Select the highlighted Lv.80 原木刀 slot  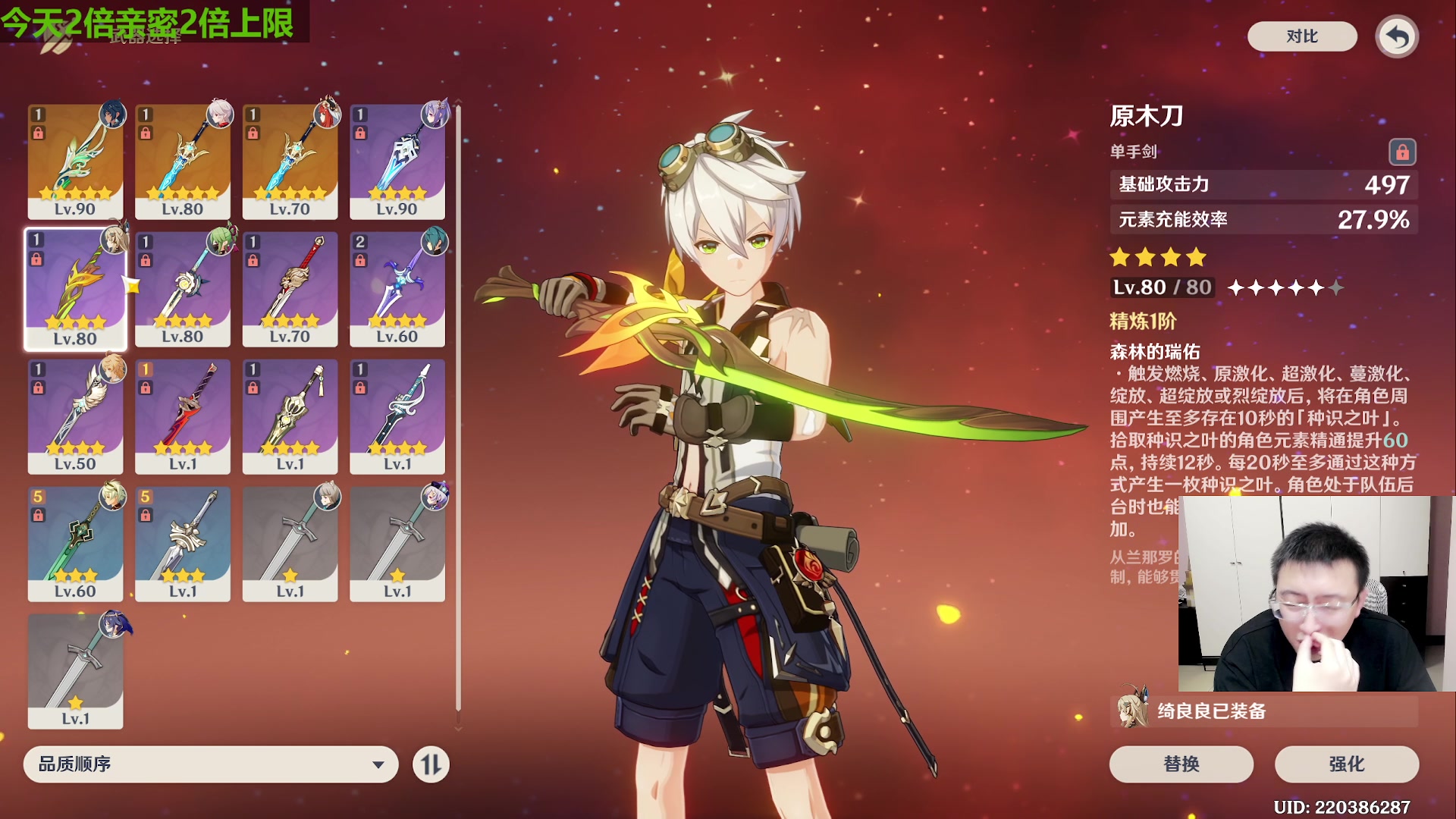[x=75, y=288]
